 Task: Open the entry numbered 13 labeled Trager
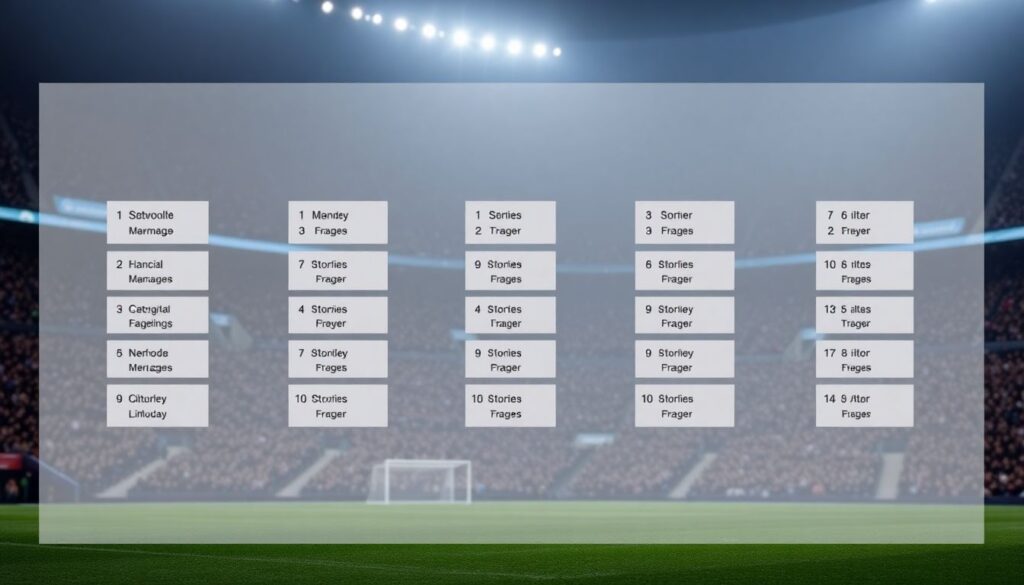864,316
